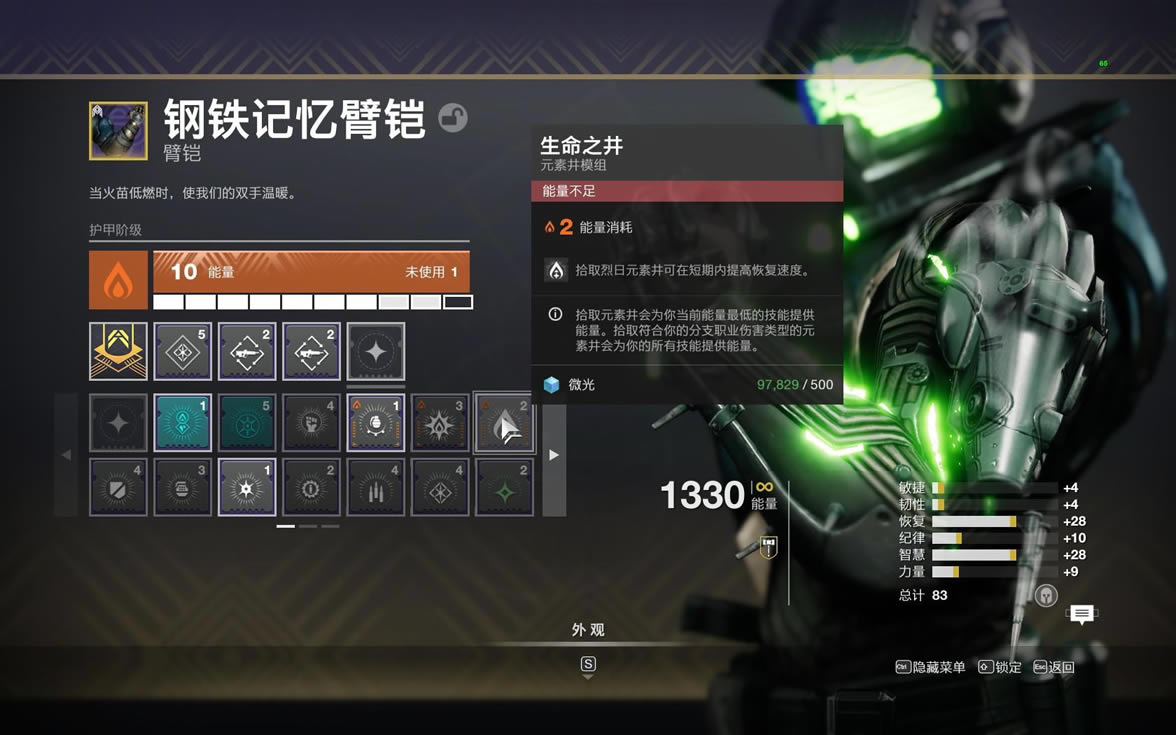This screenshot has height=735, width=1176.
Task: Choose the highlighted starburst mod costing 1
Action: (x=247, y=487)
